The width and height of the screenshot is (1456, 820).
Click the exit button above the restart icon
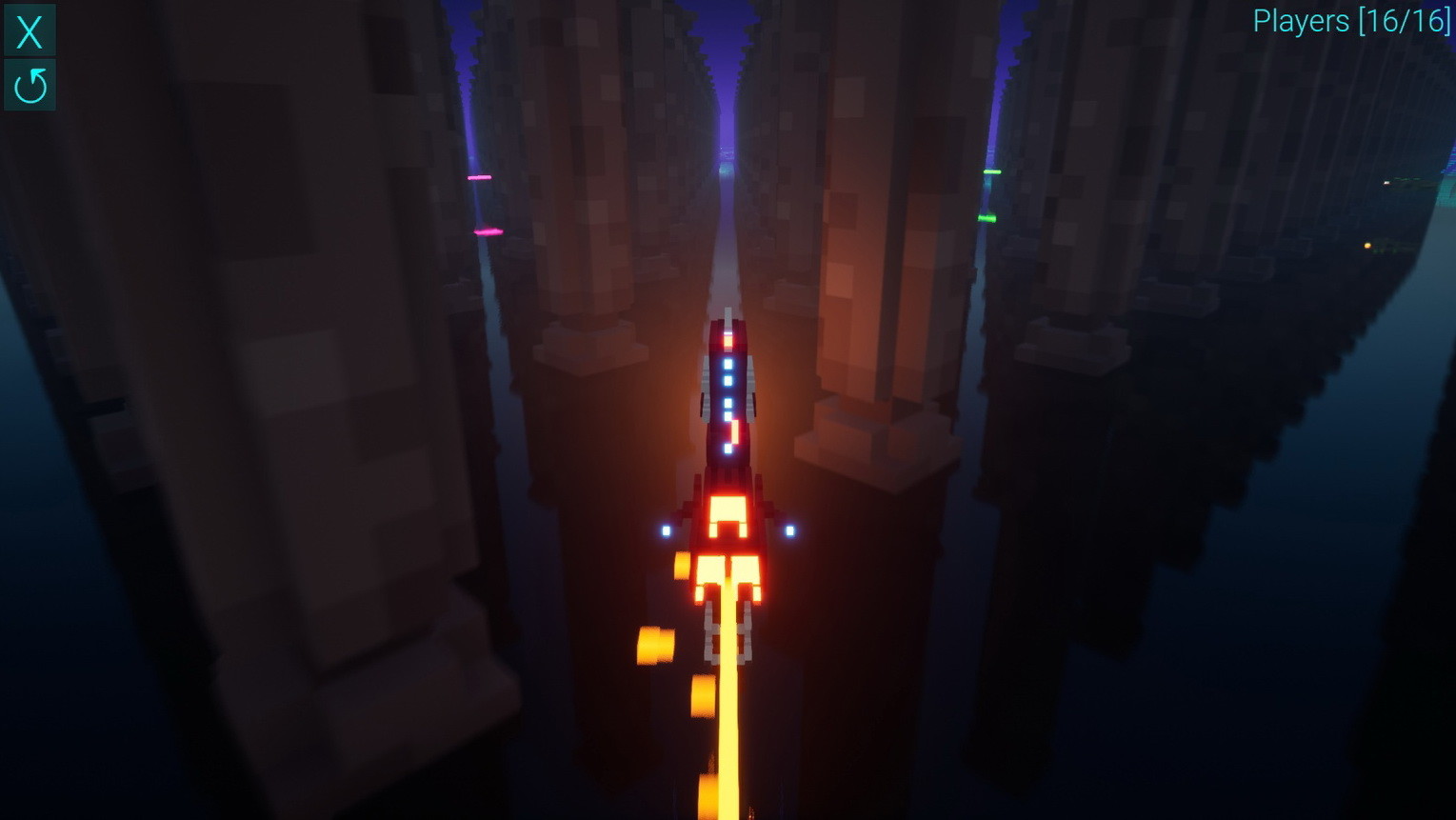point(29,30)
